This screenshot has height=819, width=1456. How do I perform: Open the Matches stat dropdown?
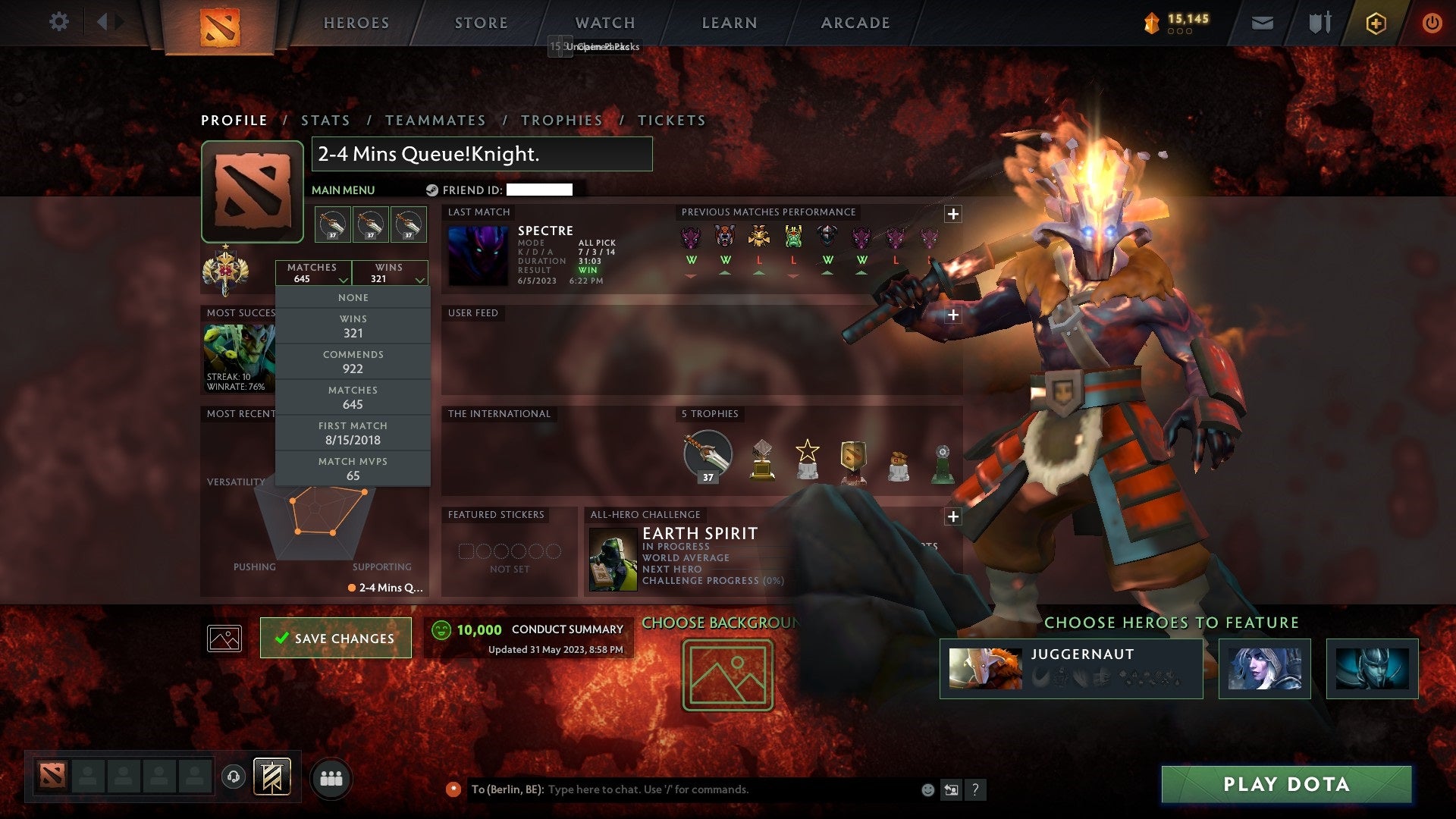[314, 273]
